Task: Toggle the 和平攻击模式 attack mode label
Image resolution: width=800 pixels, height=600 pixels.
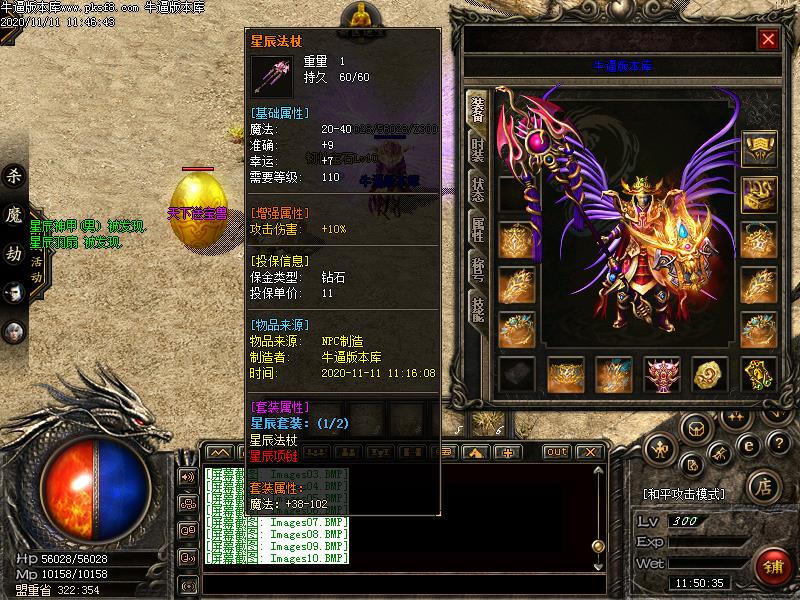Action: tap(683, 494)
